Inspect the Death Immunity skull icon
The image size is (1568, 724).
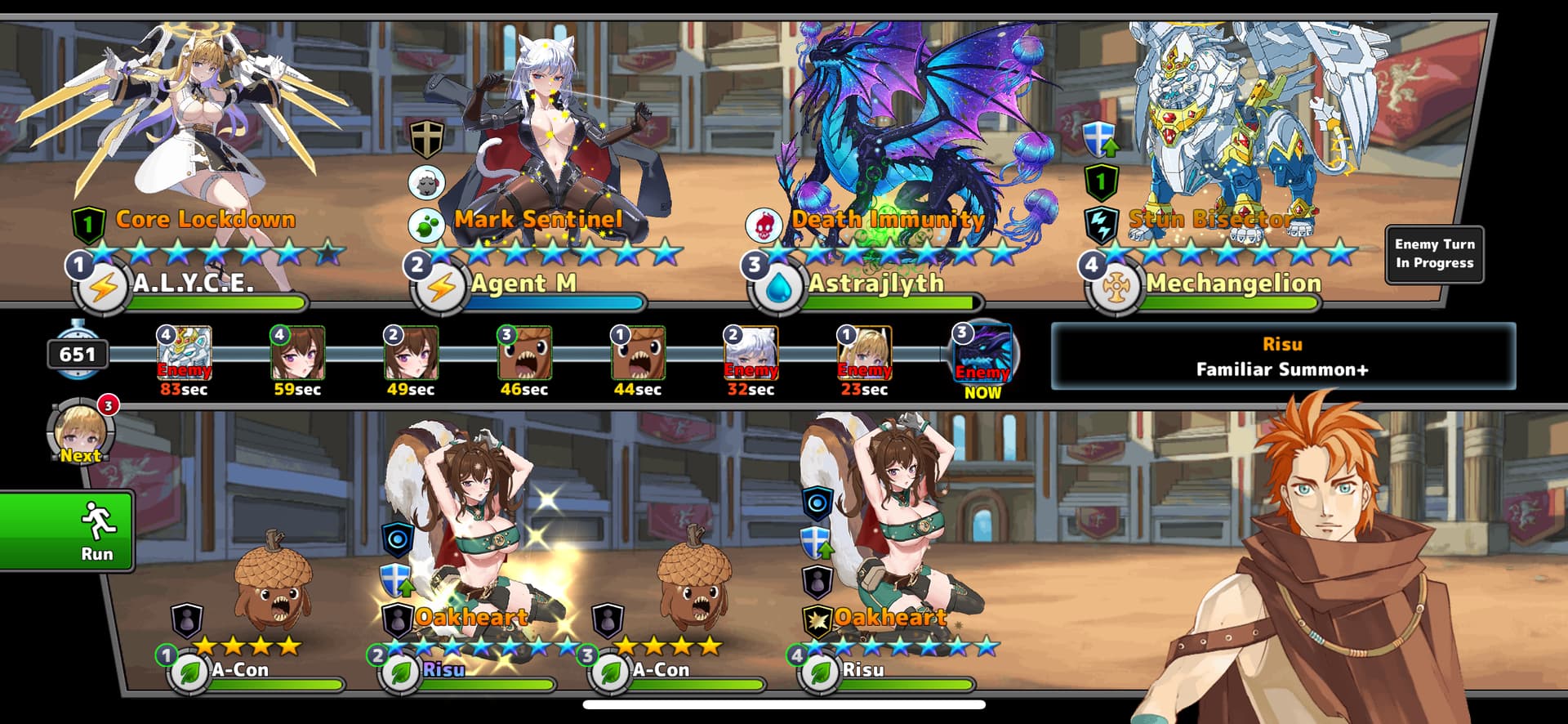764,224
